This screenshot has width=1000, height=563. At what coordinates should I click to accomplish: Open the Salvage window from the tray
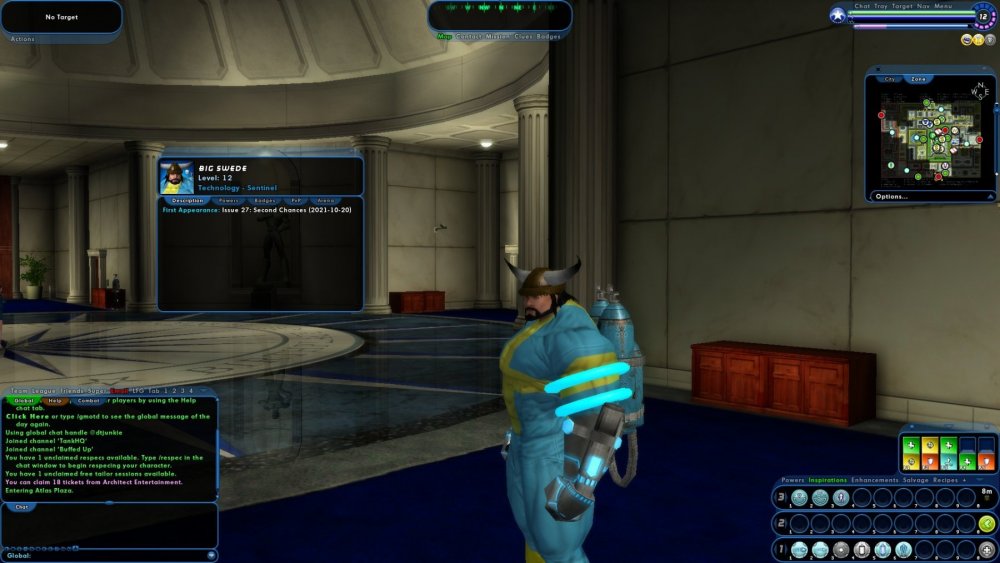pyautogui.click(x=917, y=480)
